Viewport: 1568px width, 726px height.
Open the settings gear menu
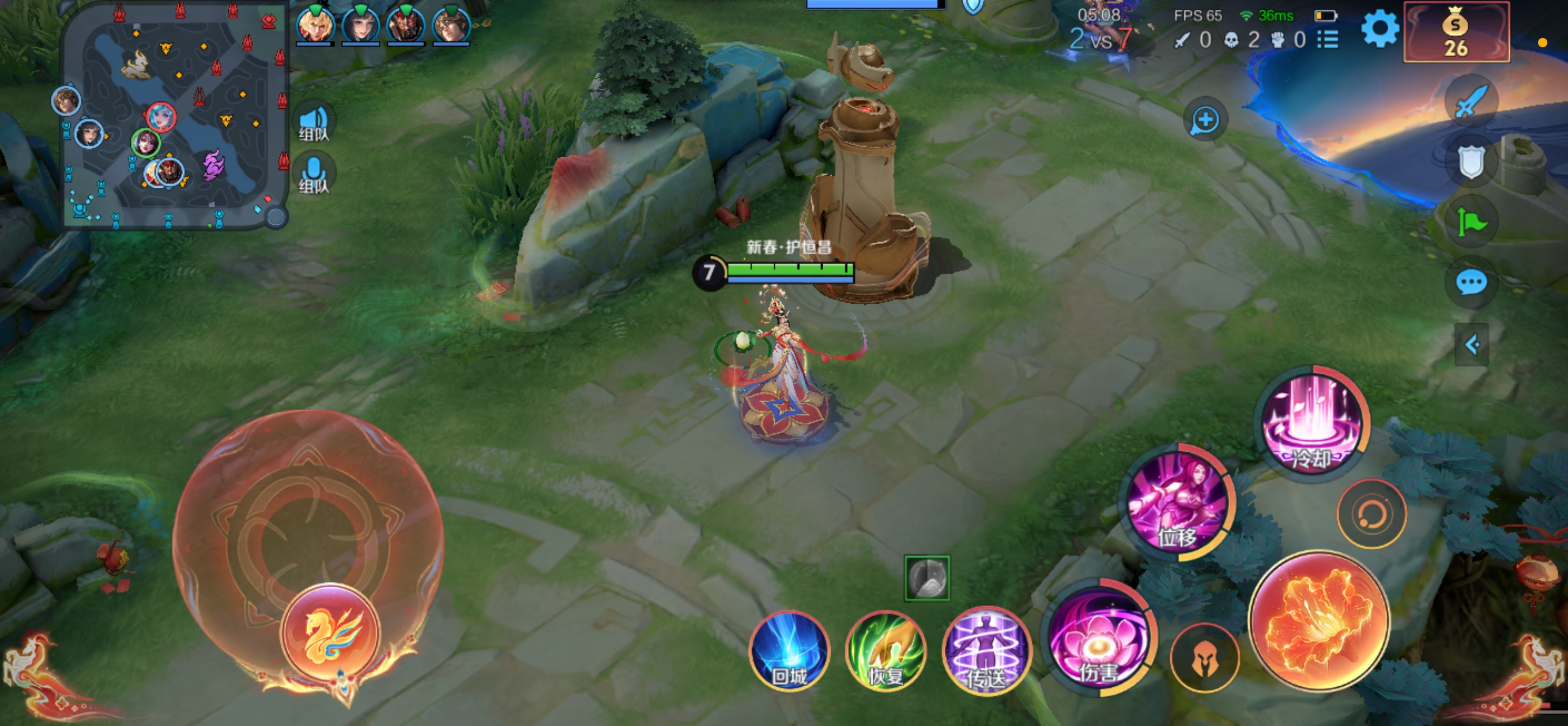pyautogui.click(x=1379, y=29)
